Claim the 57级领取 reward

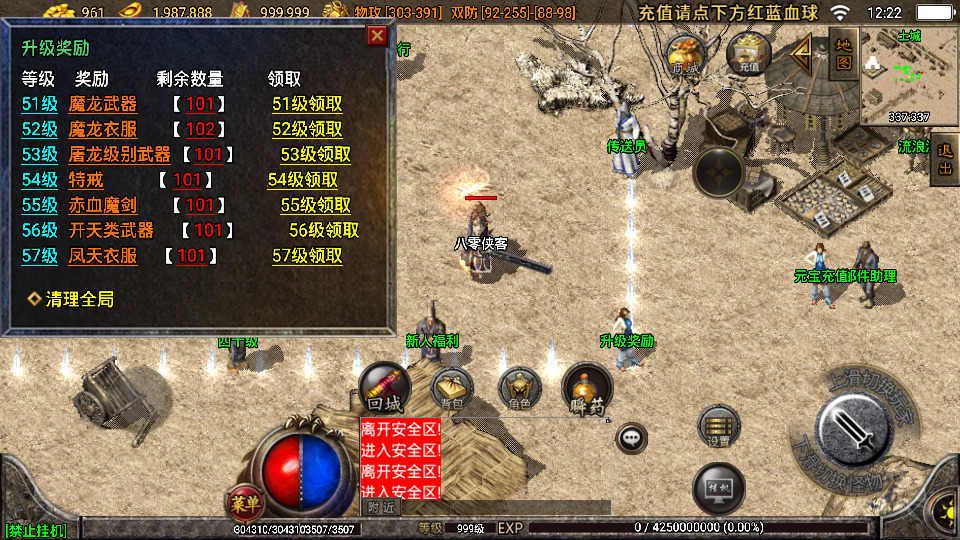[307, 256]
